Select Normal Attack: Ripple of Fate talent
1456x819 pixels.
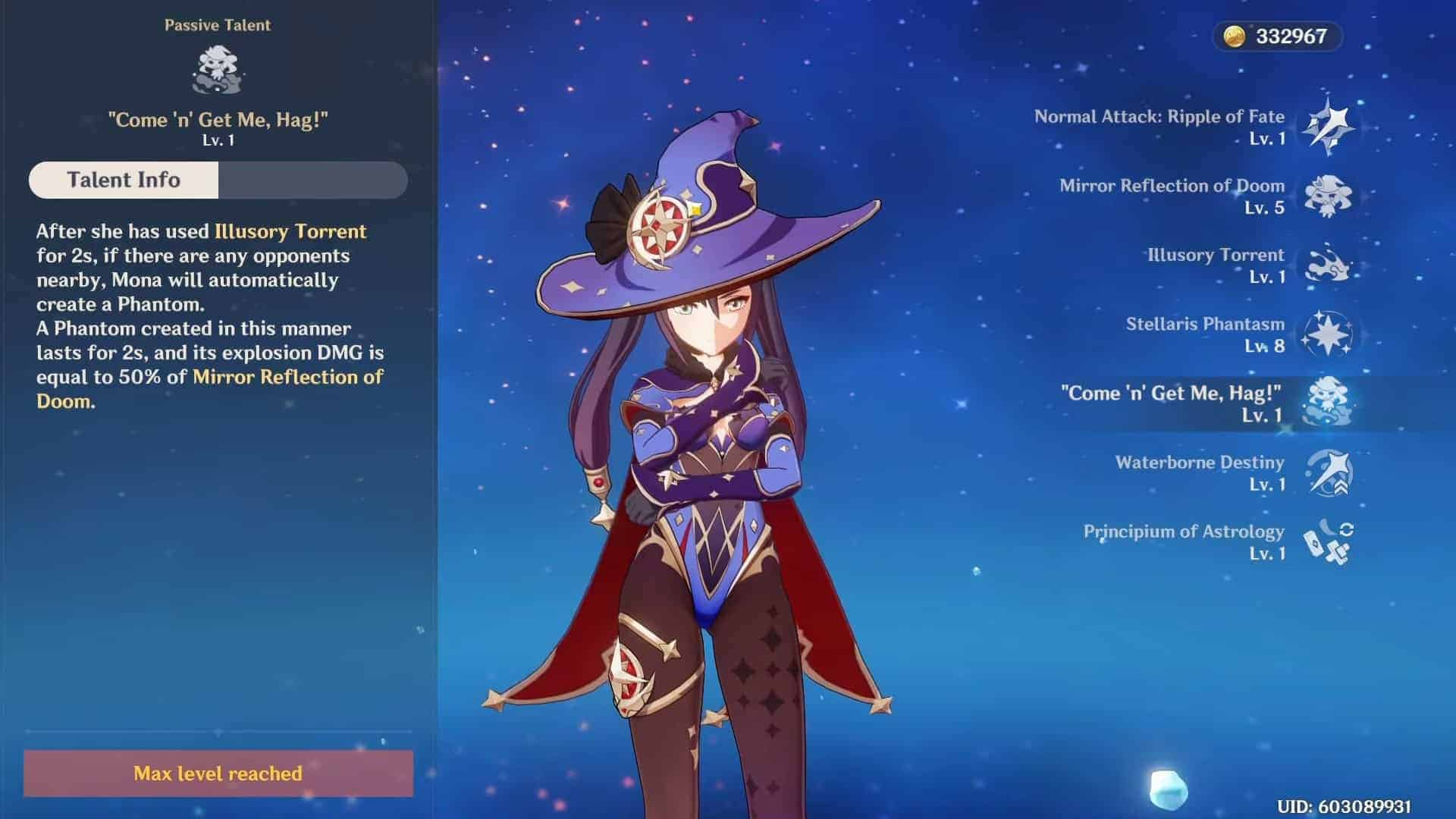coord(1327,127)
